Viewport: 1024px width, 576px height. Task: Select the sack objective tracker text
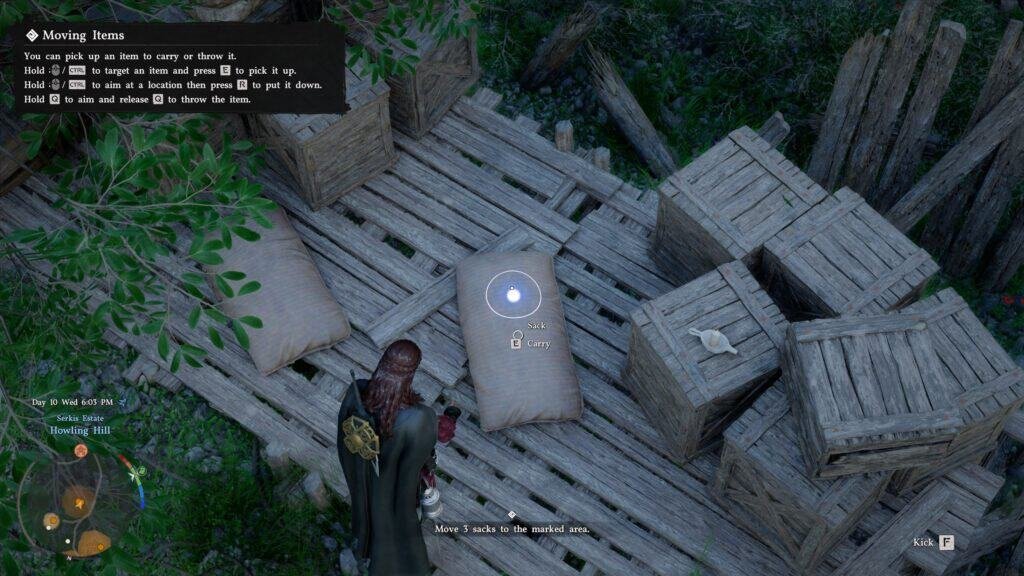tap(511, 528)
